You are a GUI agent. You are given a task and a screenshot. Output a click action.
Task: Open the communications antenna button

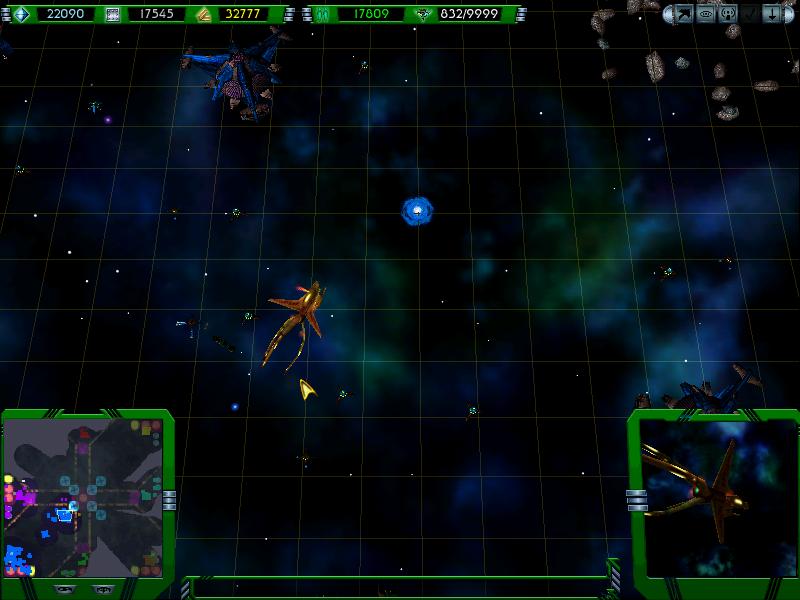[x=727, y=14]
